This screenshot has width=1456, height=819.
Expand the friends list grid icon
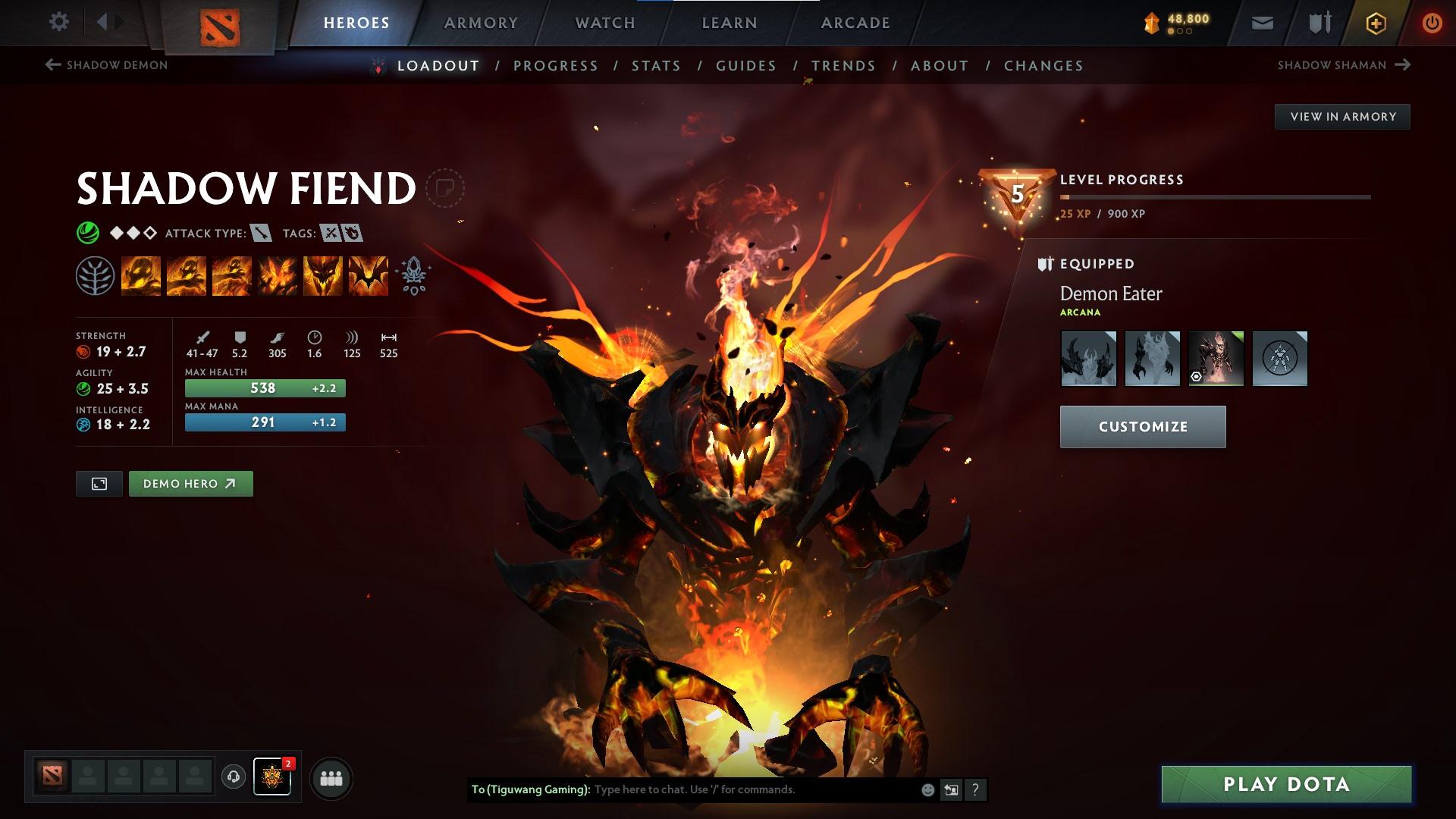[x=331, y=777]
